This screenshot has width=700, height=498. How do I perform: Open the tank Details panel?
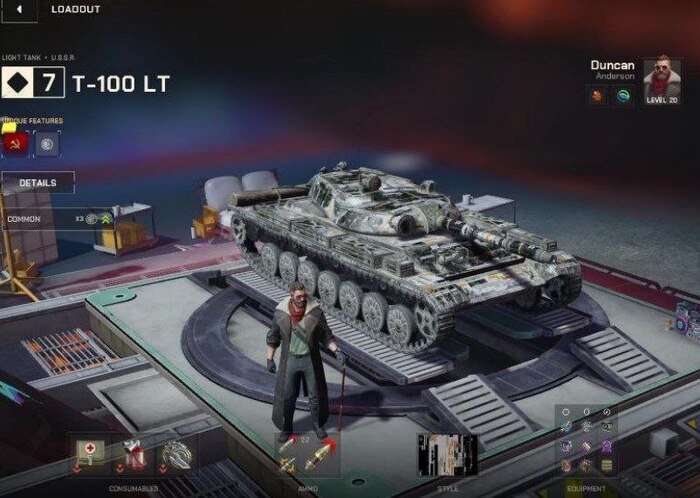(37, 184)
